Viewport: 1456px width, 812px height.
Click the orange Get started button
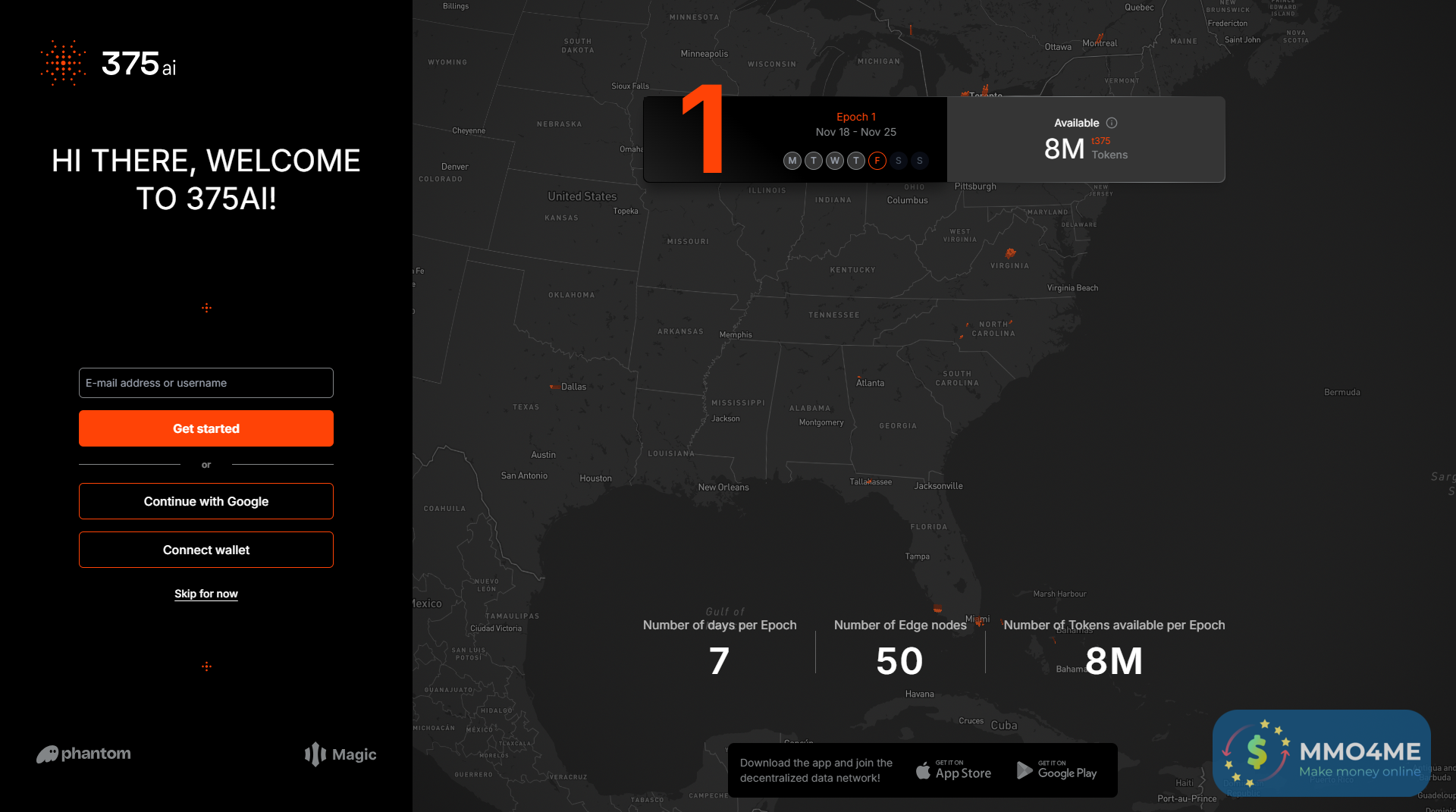[x=206, y=428]
